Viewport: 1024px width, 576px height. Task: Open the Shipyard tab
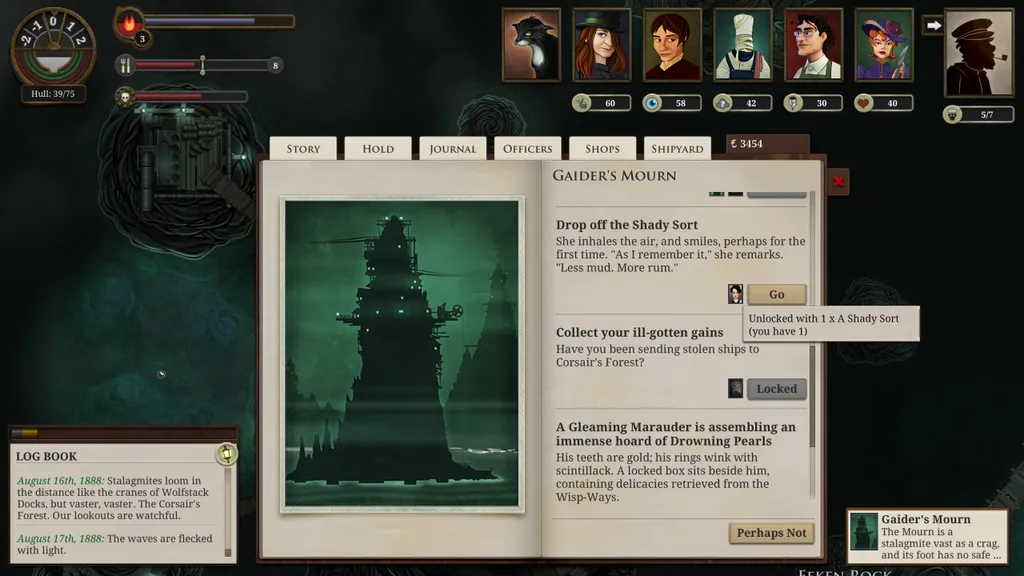pyautogui.click(x=677, y=149)
